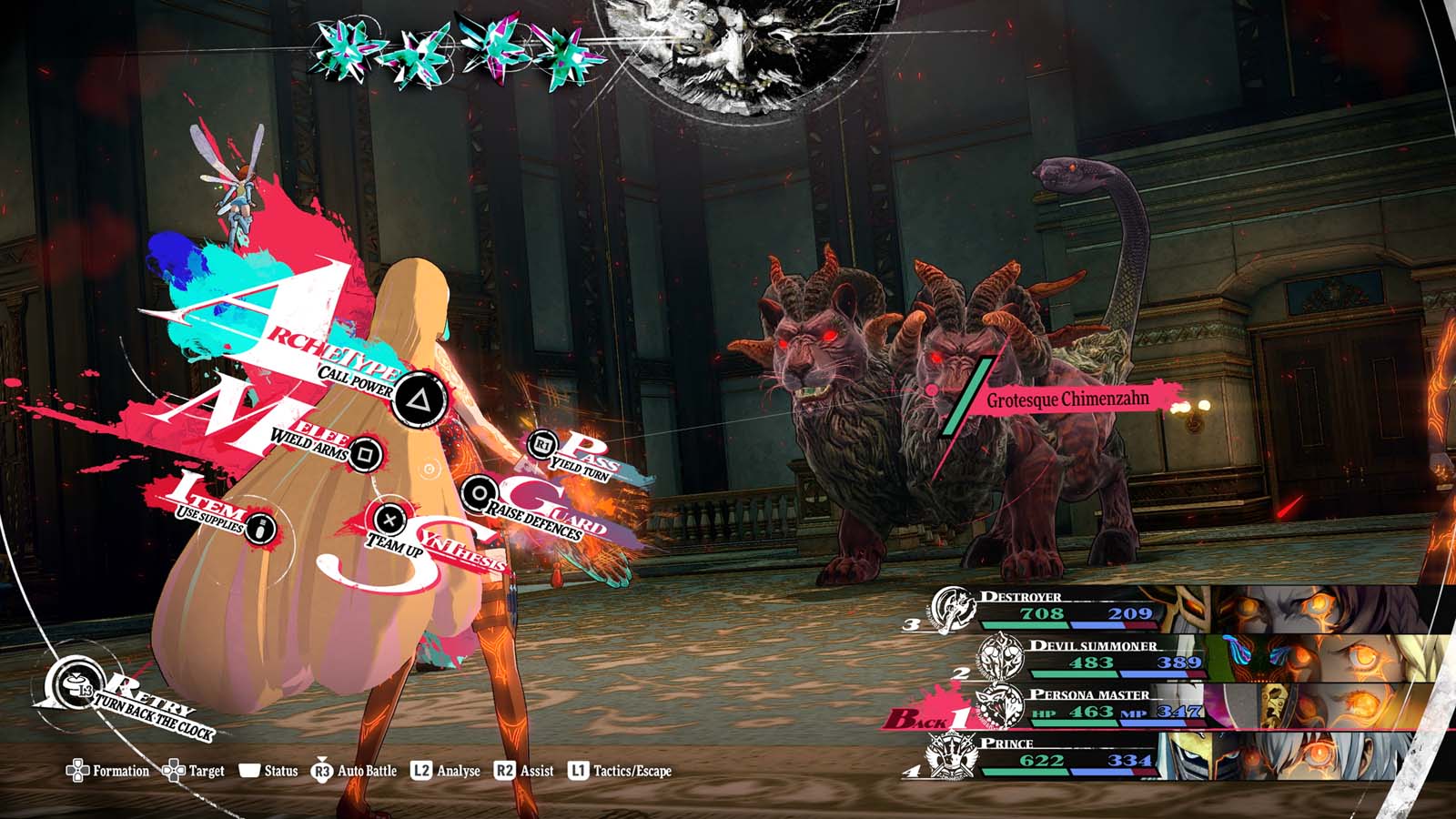
Task: Open the Assist option
Action: (524, 771)
